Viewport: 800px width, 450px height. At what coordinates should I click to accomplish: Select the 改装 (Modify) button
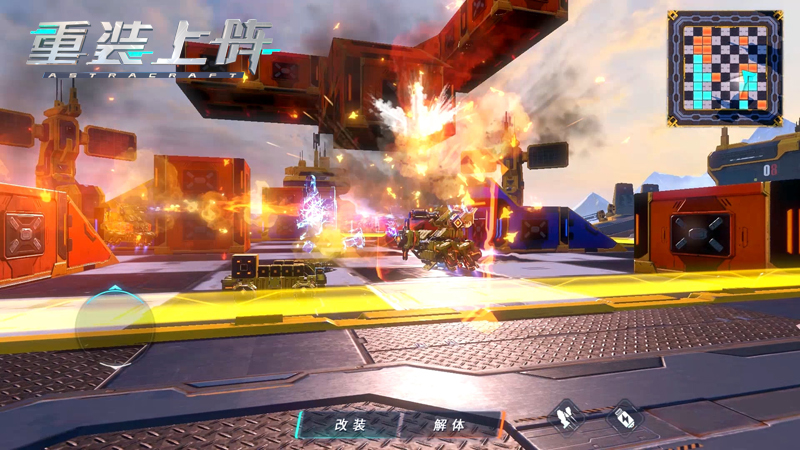(x=351, y=424)
